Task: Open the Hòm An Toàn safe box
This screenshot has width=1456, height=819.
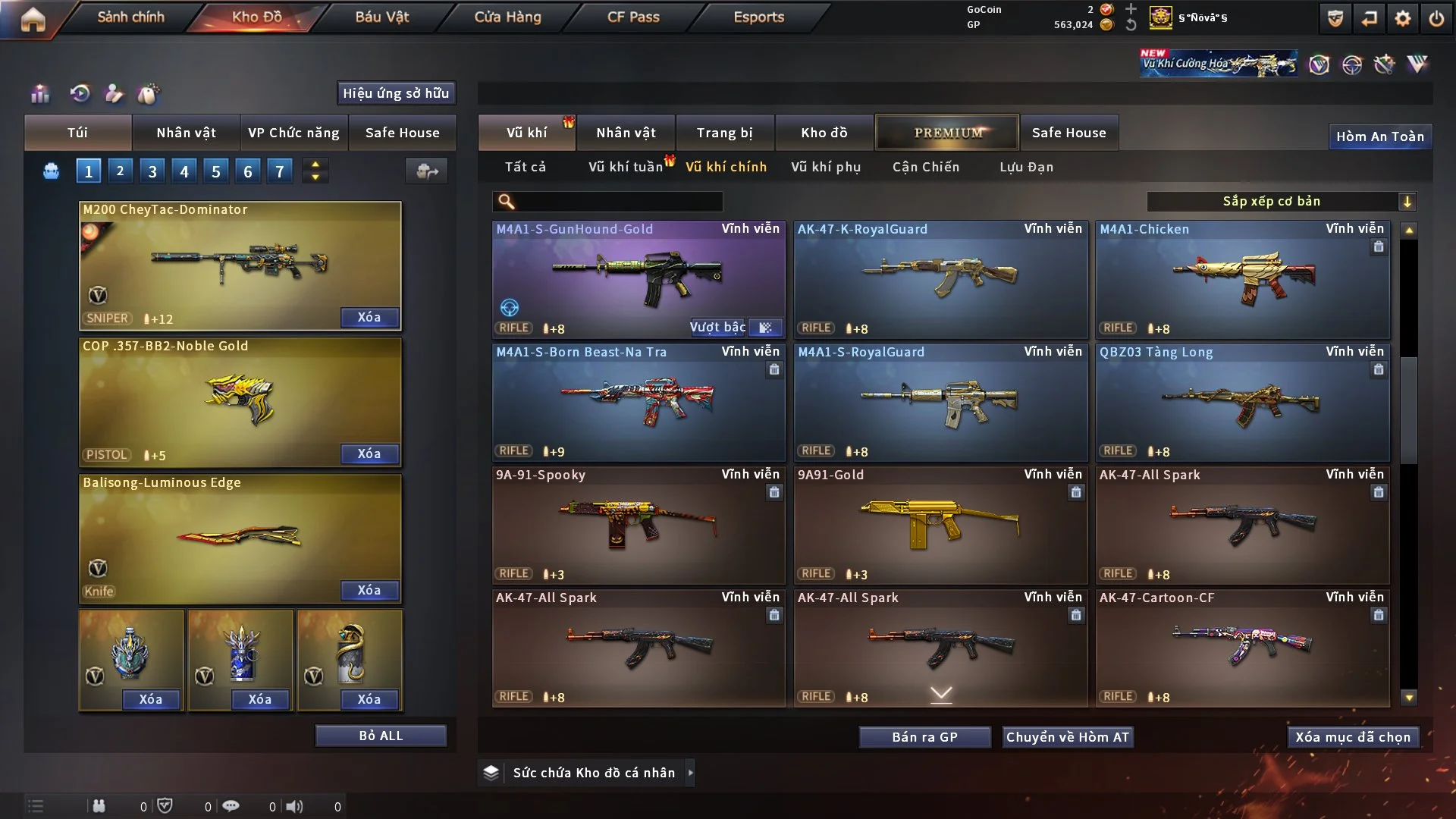Action: [x=1379, y=136]
